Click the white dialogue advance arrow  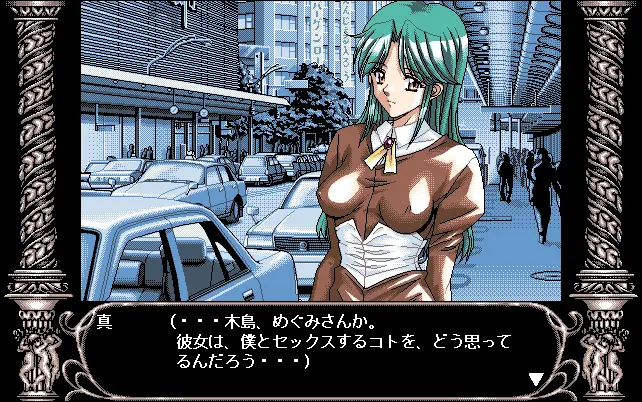536,379
